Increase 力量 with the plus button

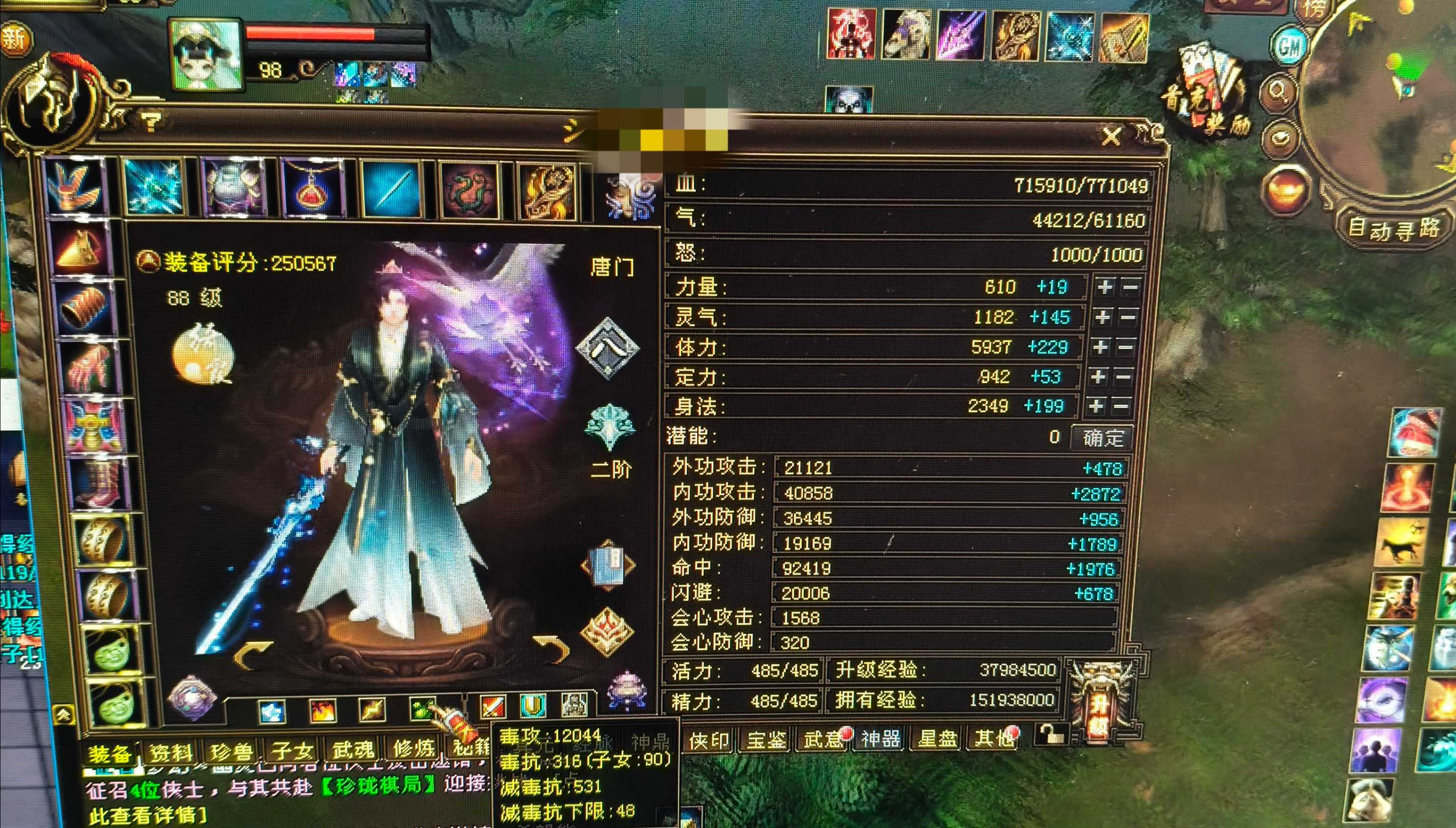[x=1105, y=287]
